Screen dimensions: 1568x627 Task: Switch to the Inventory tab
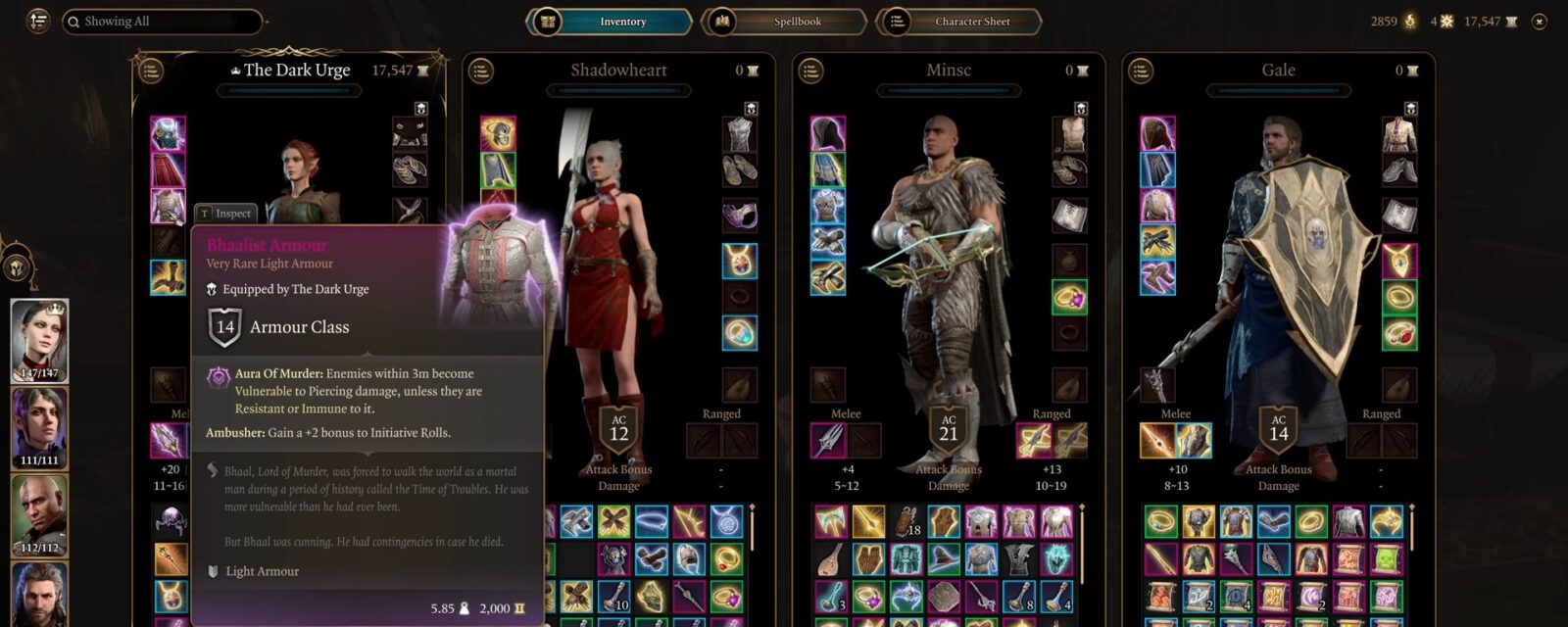(x=610, y=22)
